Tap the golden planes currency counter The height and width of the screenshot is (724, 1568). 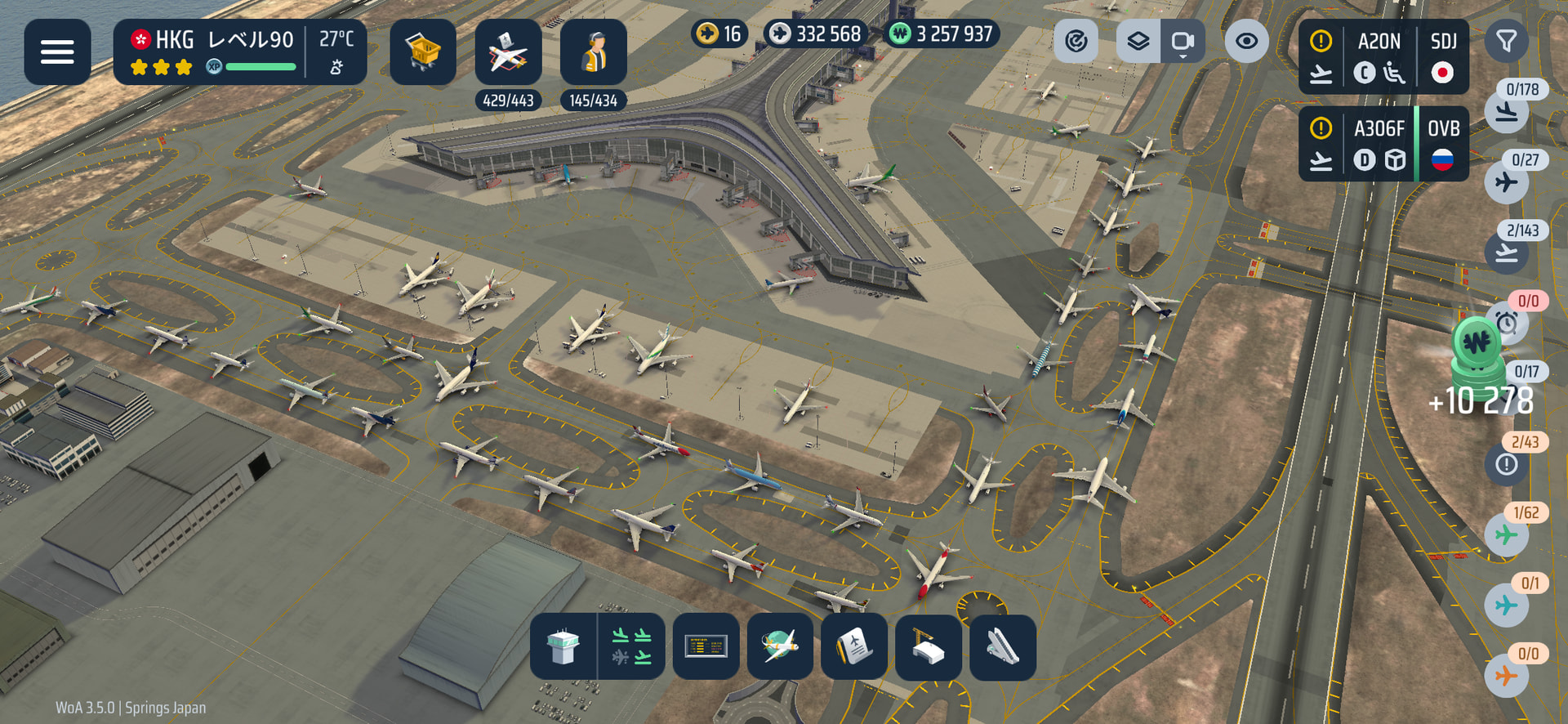[x=719, y=34]
